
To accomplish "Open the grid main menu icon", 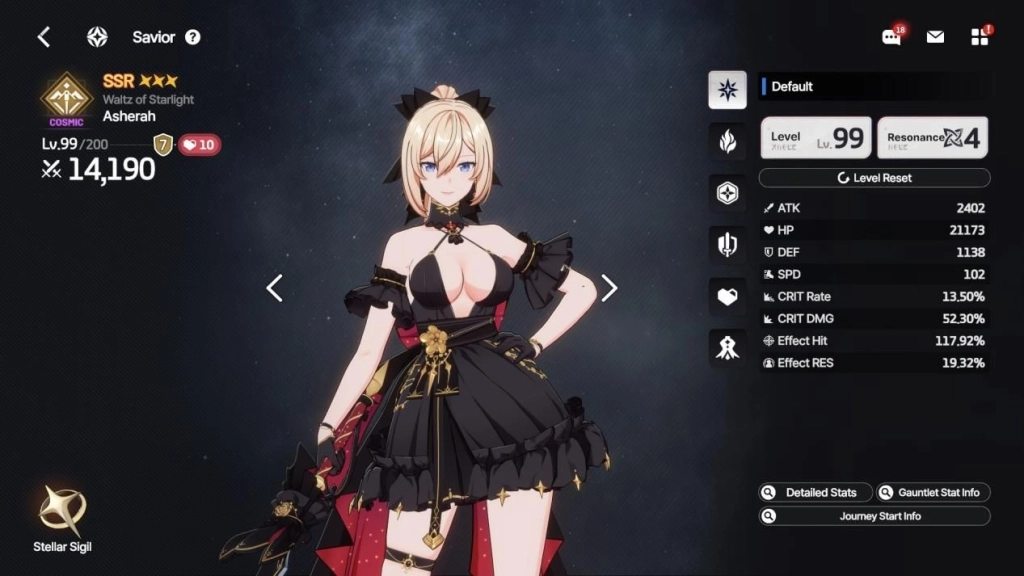I will pyautogui.click(x=979, y=37).
